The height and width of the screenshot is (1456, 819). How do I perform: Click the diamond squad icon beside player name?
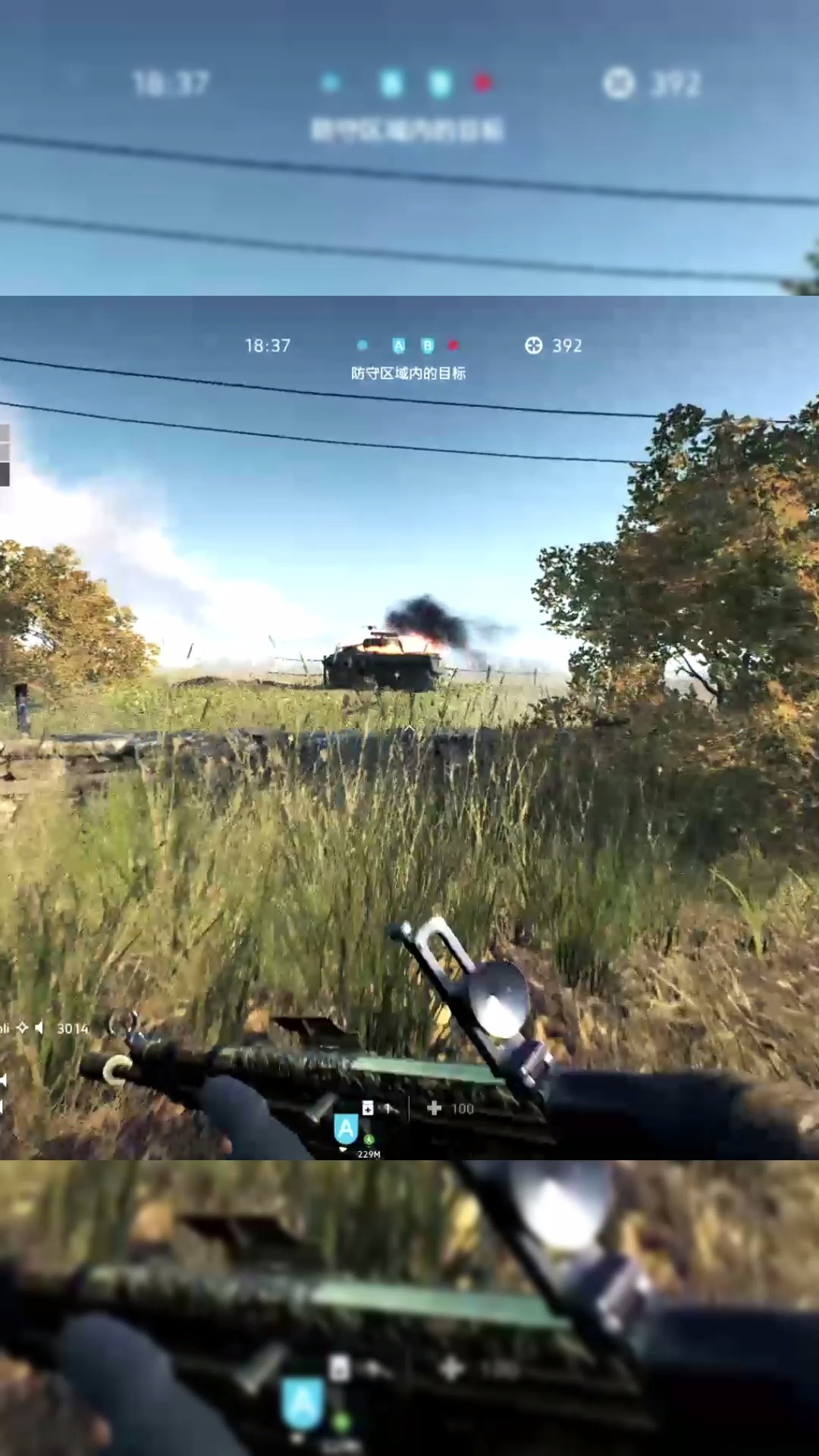pyautogui.click(x=23, y=1028)
